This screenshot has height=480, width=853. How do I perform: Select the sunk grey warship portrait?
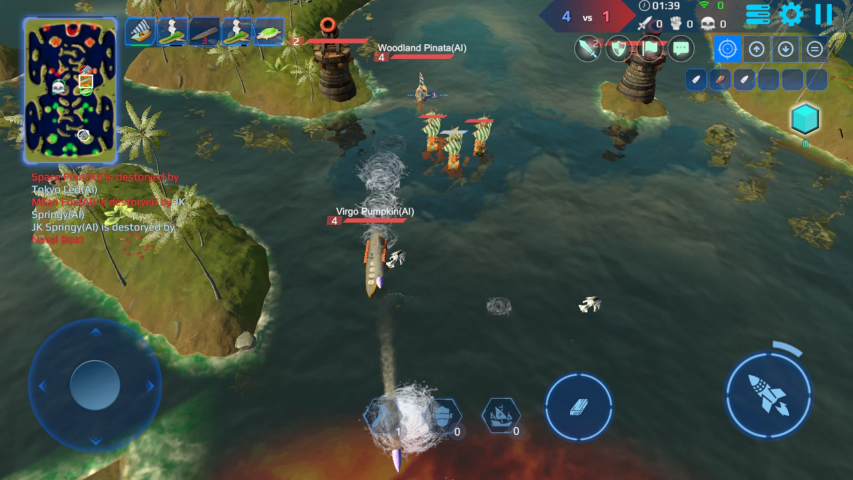pyautogui.click(x=205, y=32)
